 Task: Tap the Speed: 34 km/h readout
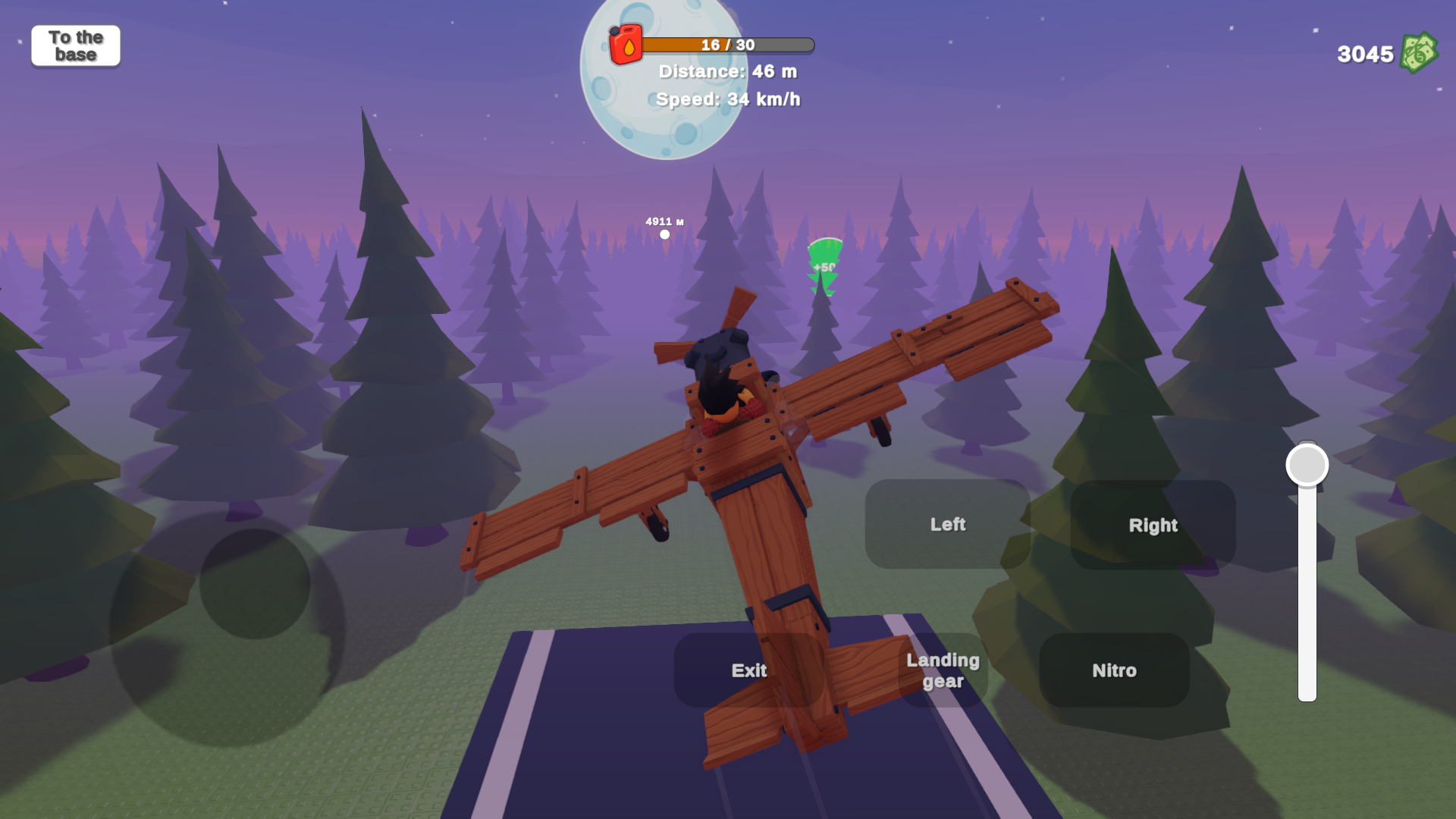click(726, 99)
